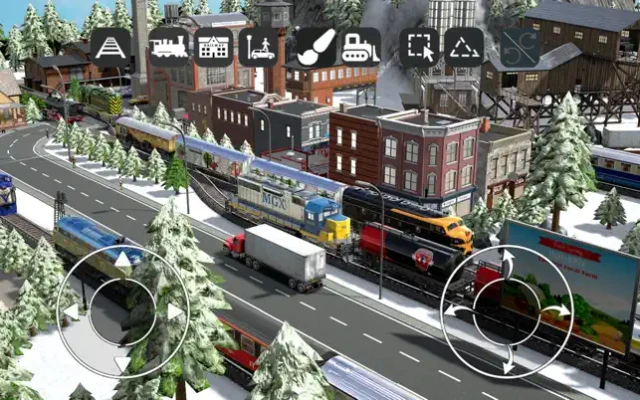Rotate camera up with the curved up arrow

point(507,262)
